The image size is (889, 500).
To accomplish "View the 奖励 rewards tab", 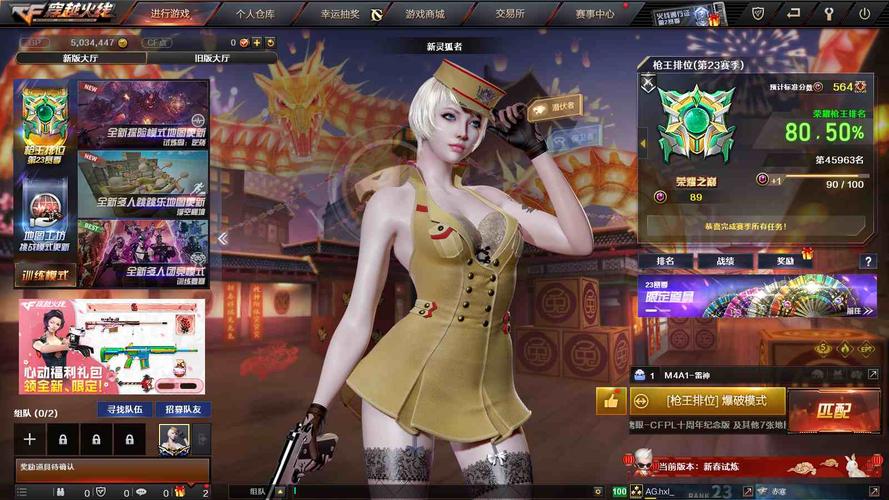I will (785, 261).
